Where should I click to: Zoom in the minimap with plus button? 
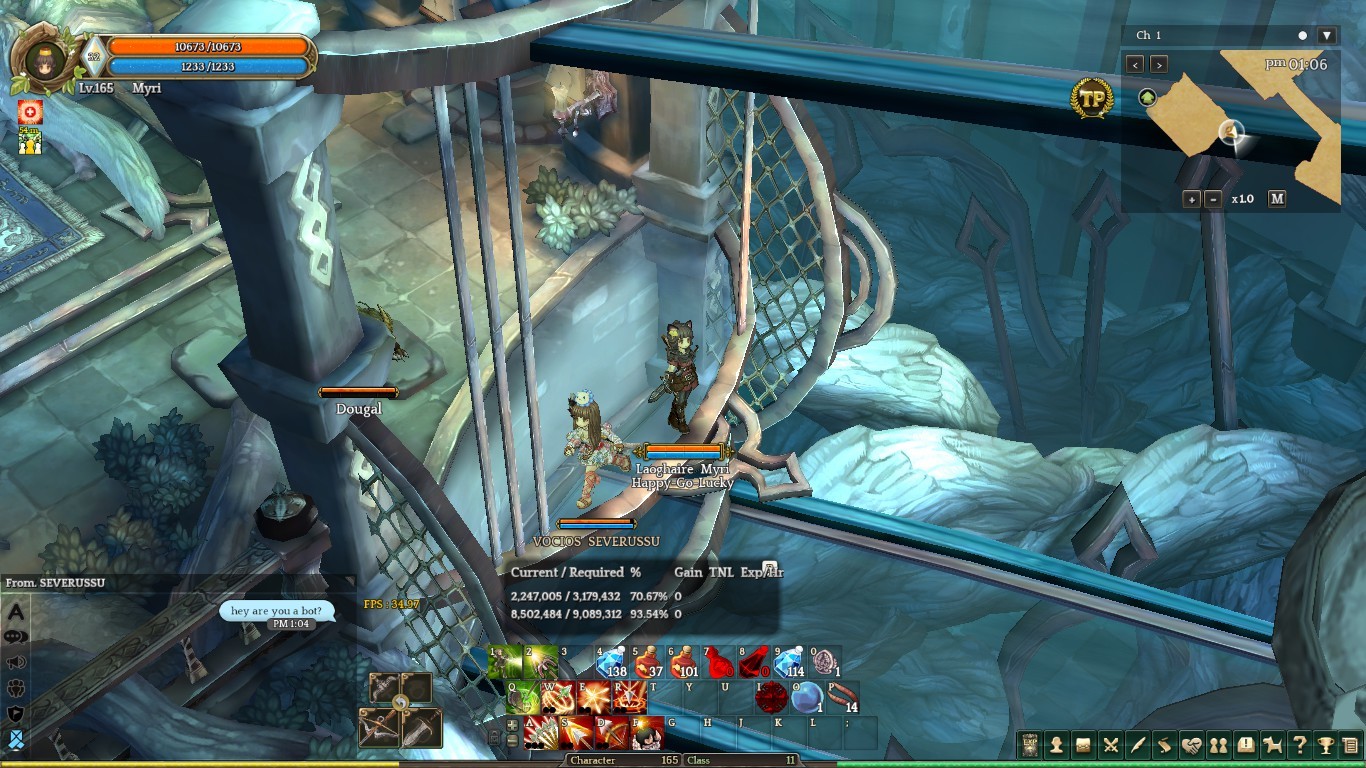(x=1191, y=199)
